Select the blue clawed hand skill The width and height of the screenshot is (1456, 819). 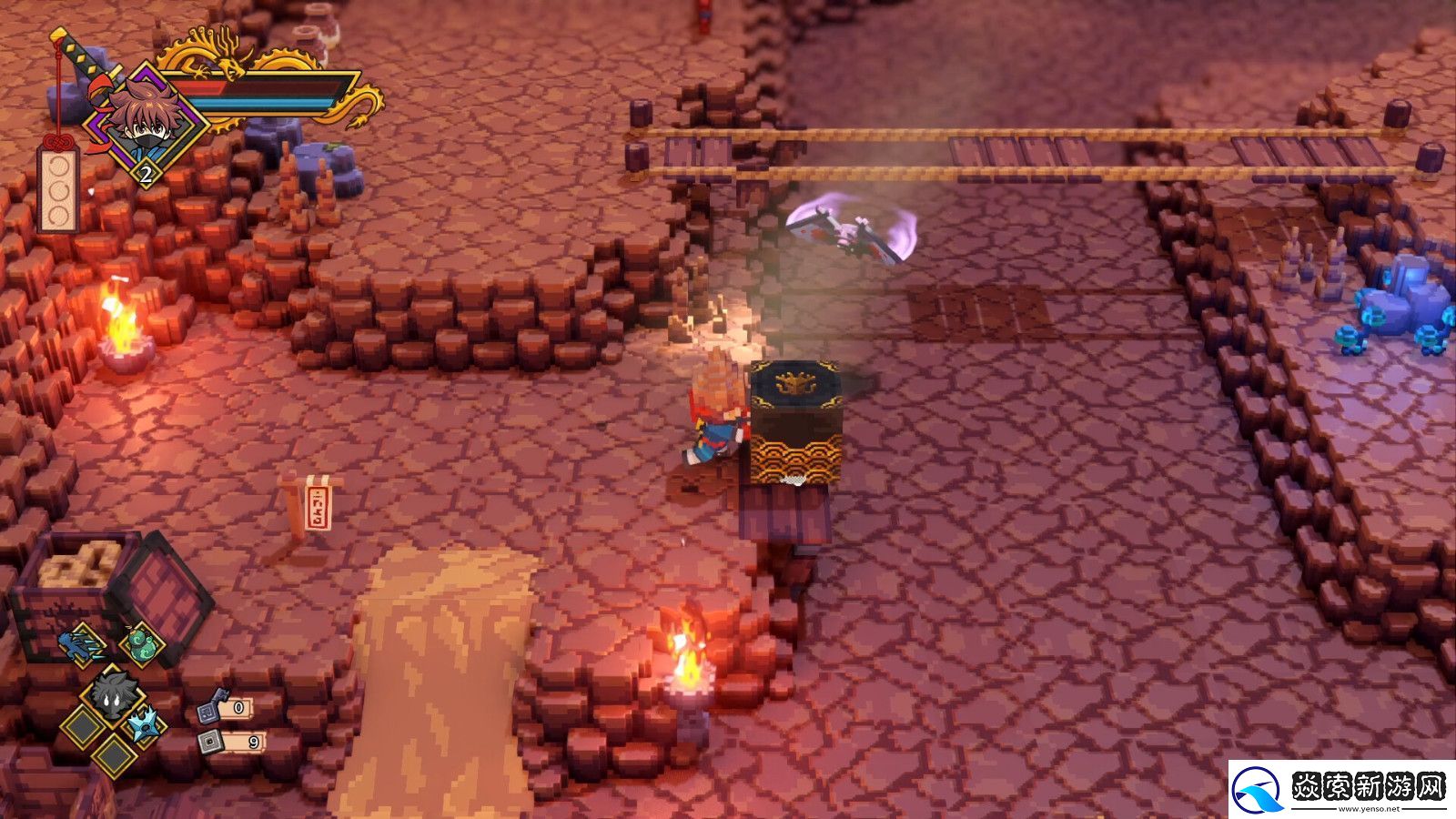pyautogui.click(x=84, y=645)
